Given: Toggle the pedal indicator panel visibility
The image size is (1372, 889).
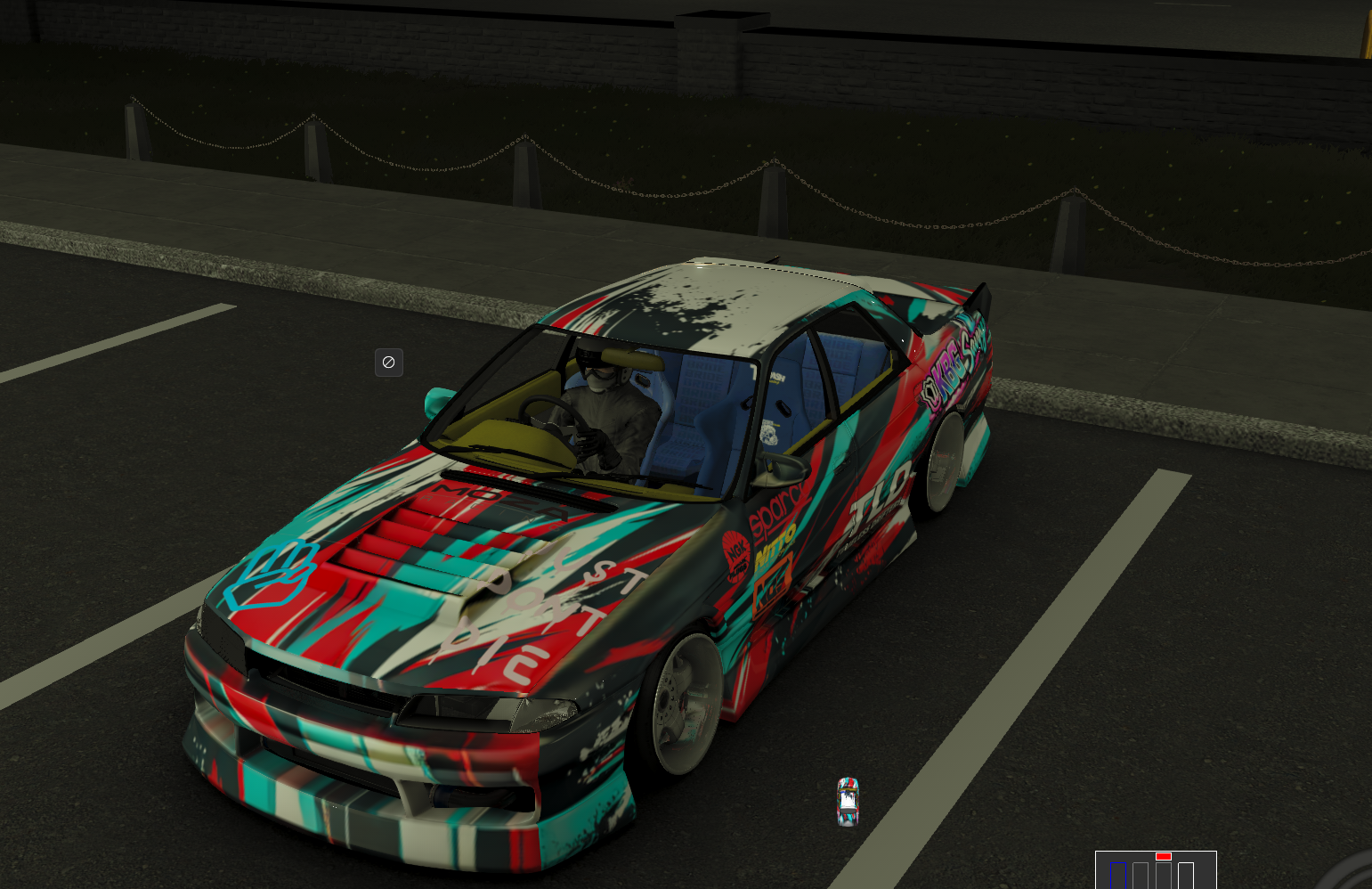Looking at the screenshot, I should (x=1156, y=871).
